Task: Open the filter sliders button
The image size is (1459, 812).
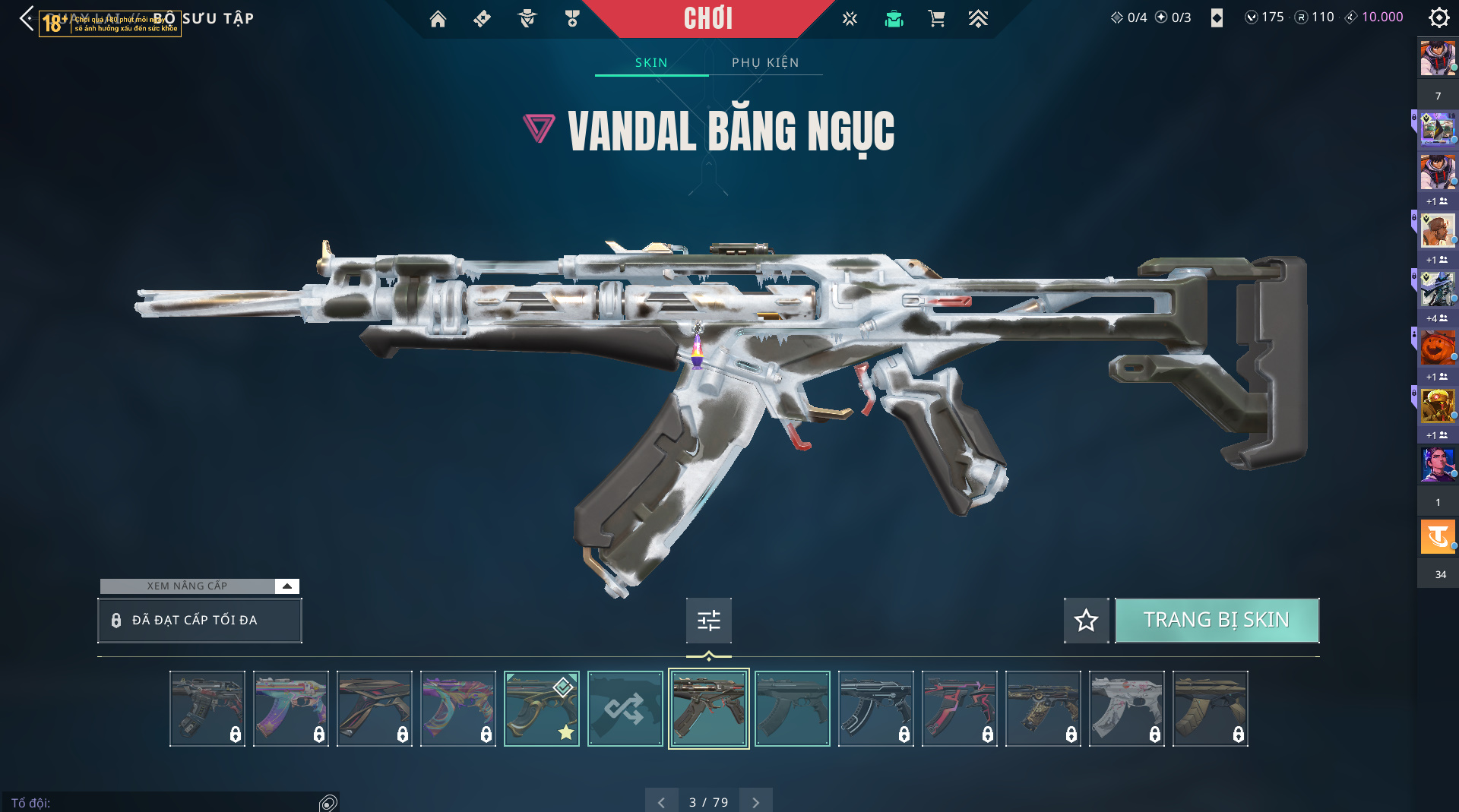Action: [708, 621]
